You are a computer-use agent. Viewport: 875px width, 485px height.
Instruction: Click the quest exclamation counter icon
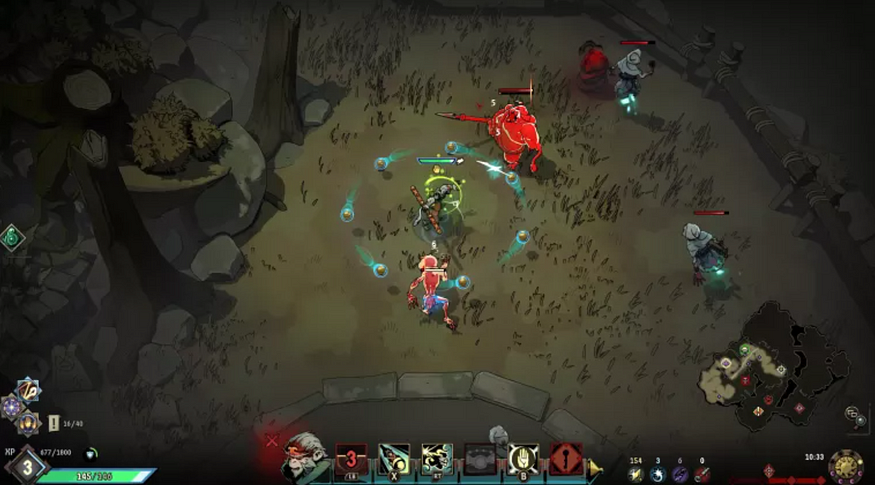[x=52, y=424]
